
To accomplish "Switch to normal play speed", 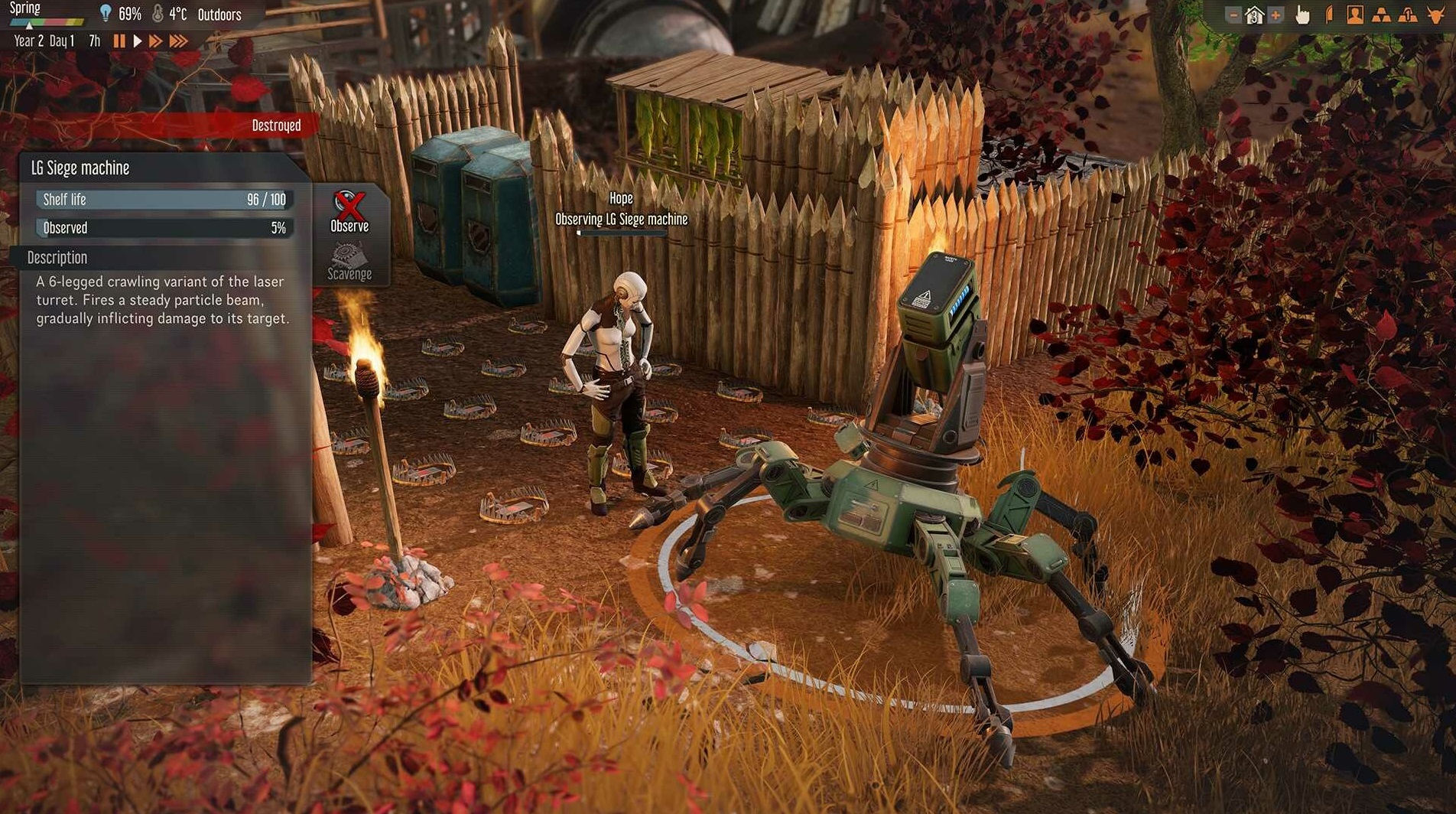I will [138, 42].
